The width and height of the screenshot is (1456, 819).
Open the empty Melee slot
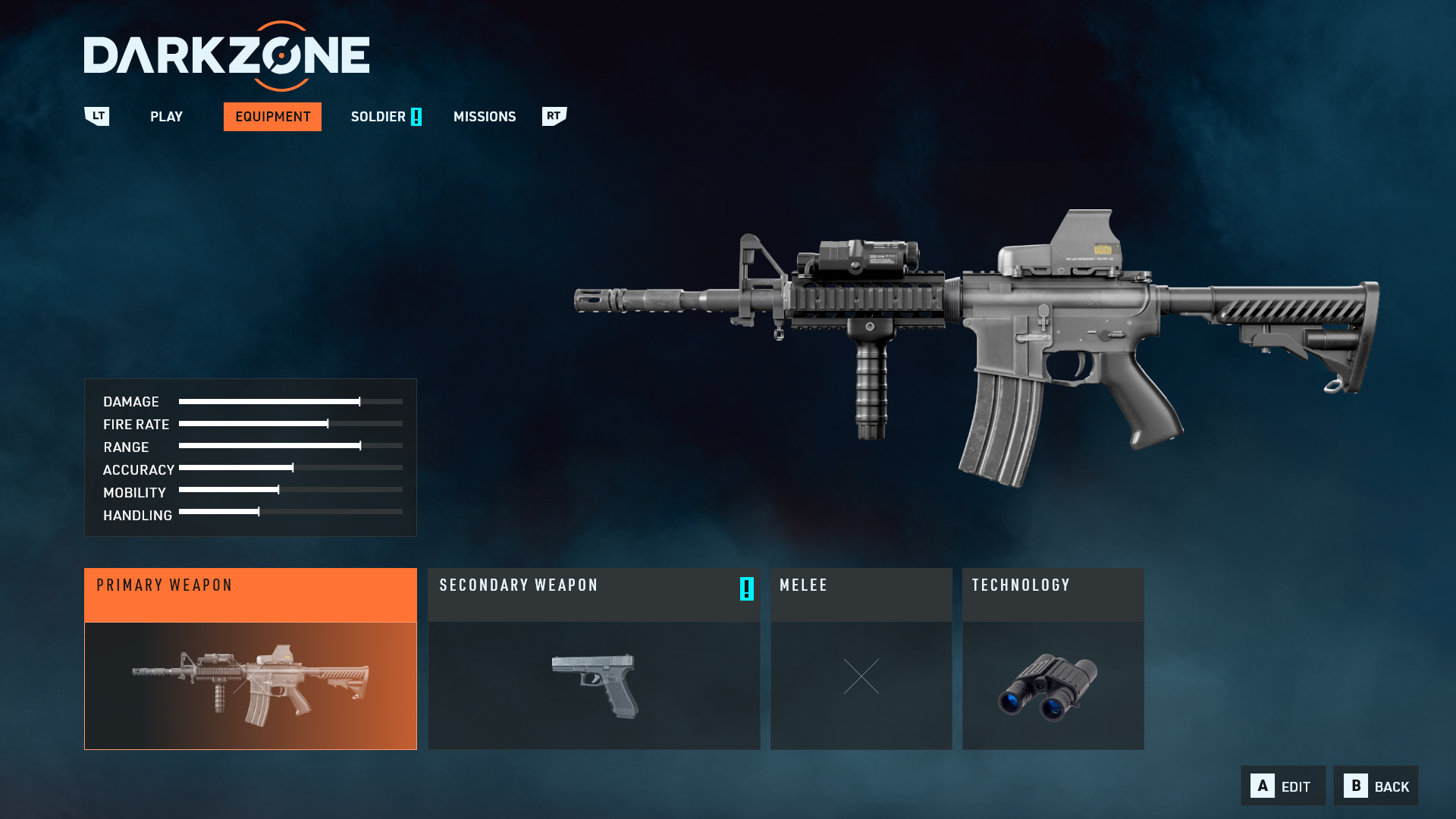tap(861, 659)
